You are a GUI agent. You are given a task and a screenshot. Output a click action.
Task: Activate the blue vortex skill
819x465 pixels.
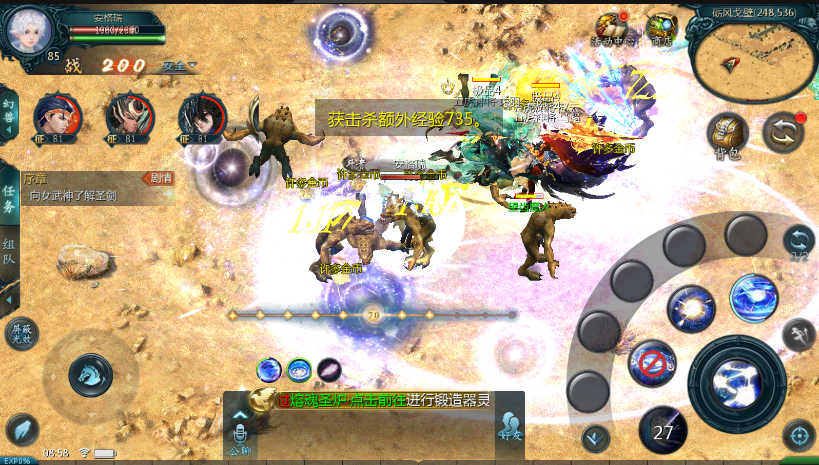coord(753,298)
